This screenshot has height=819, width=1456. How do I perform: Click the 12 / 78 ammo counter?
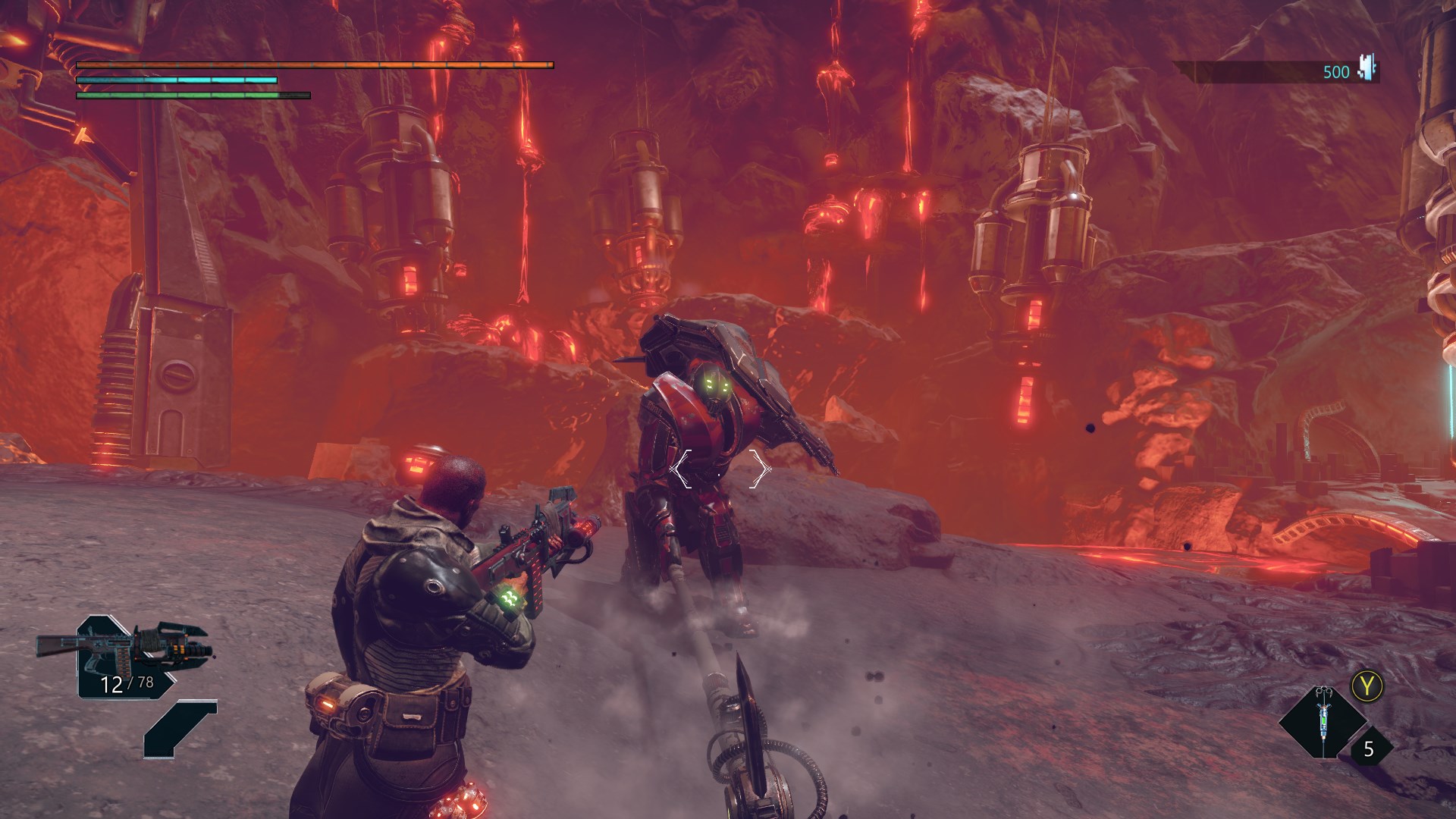[126, 683]
